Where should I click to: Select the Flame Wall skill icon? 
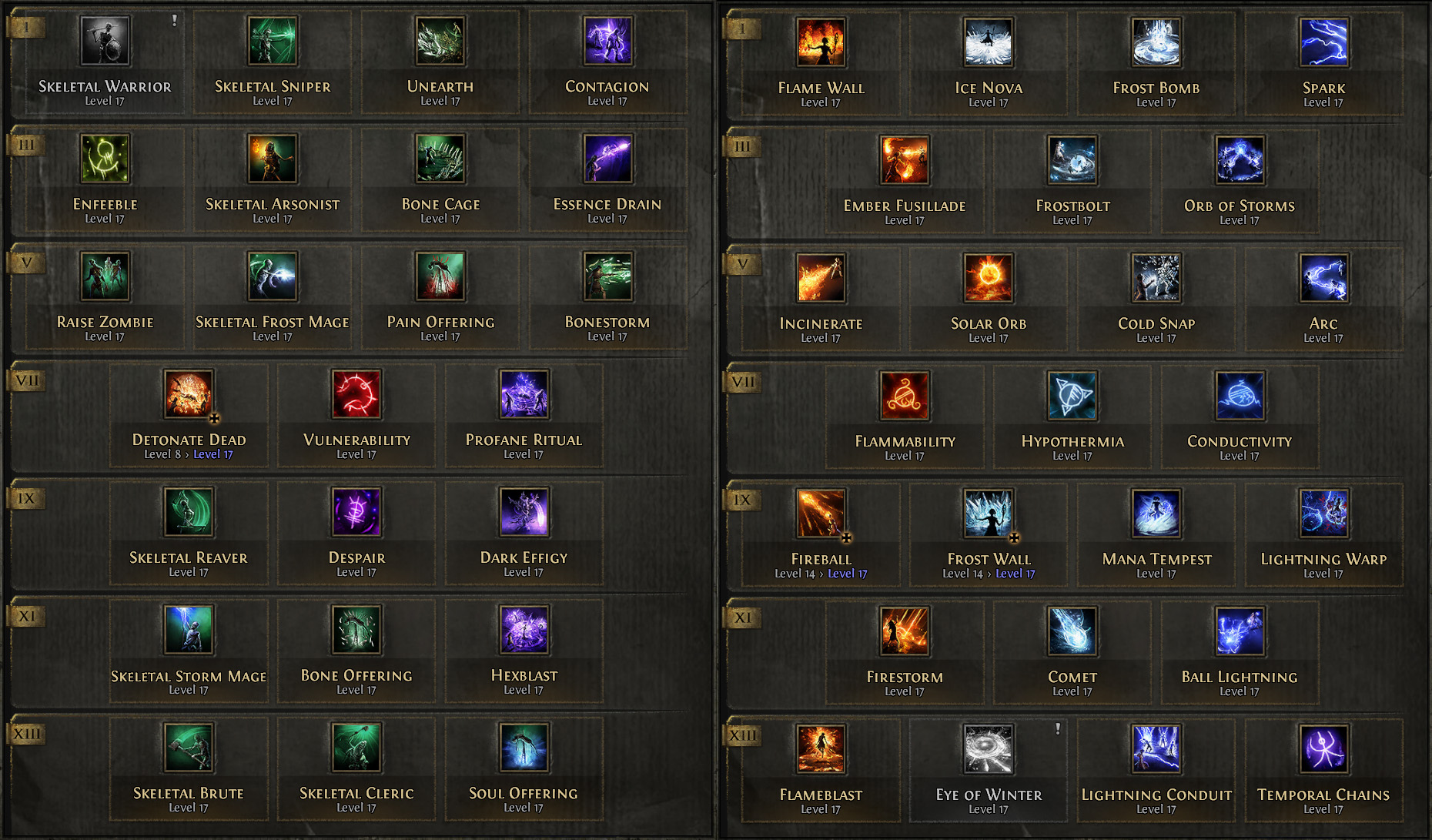point(819,44)
